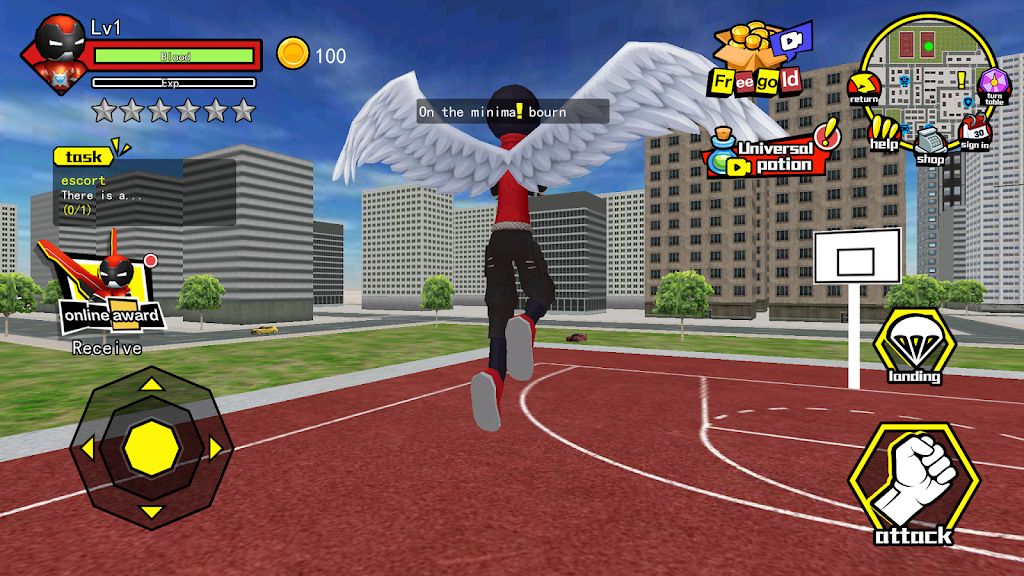The image size is (1024, 576).
Task: Tap the attack fist button
Action: pyautogui.click(x=913, y=487)
